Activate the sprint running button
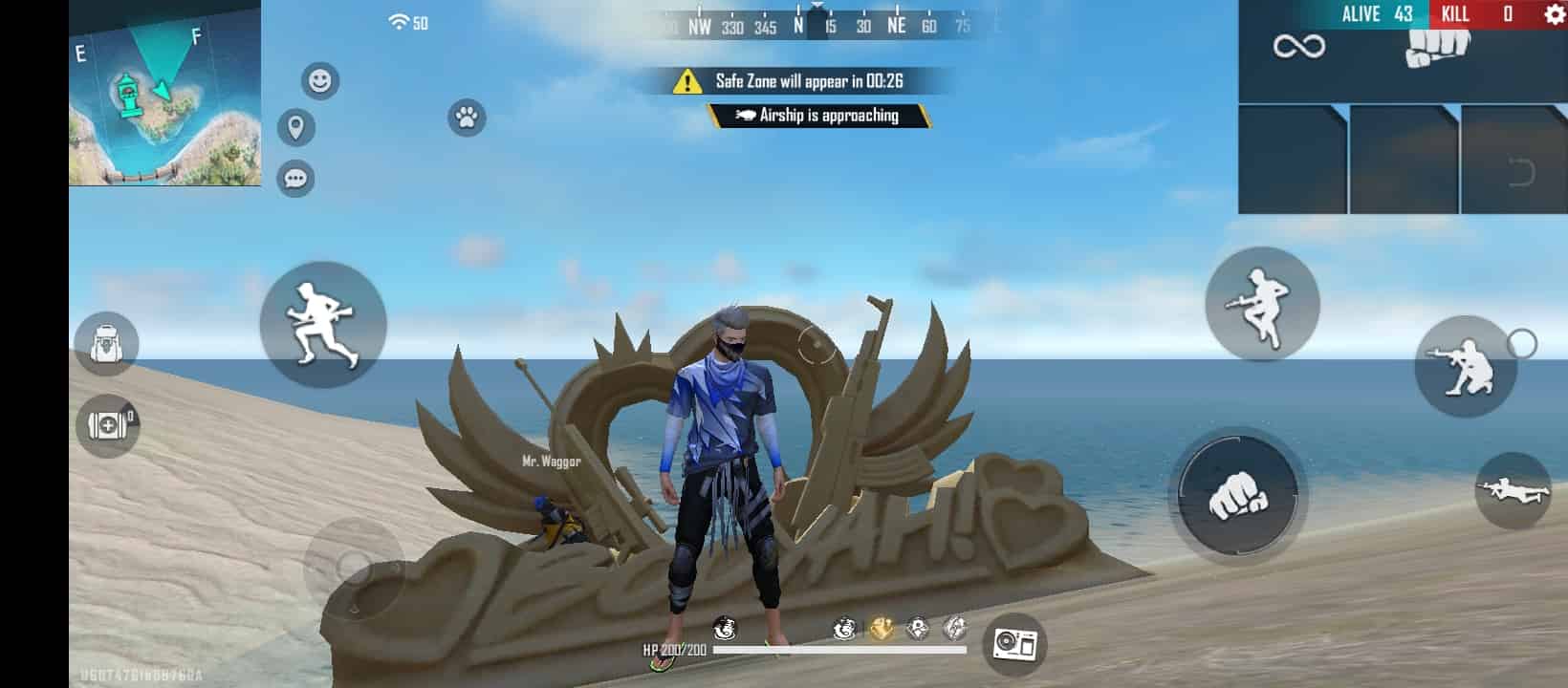The height and width of the screenshot is (688, 1568). (x=323, y=325)
